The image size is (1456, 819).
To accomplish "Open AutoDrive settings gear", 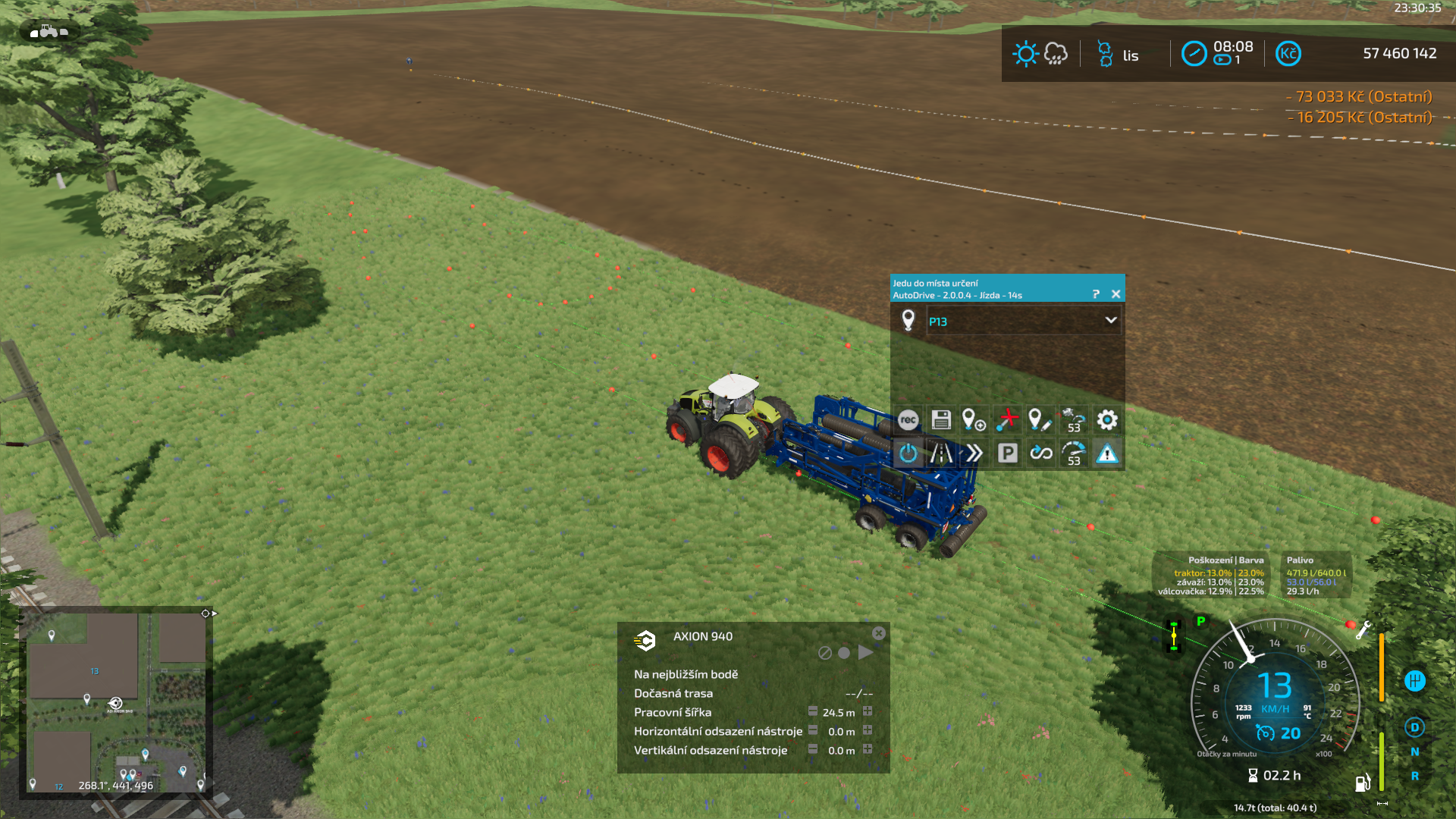I will point(1107,420).
